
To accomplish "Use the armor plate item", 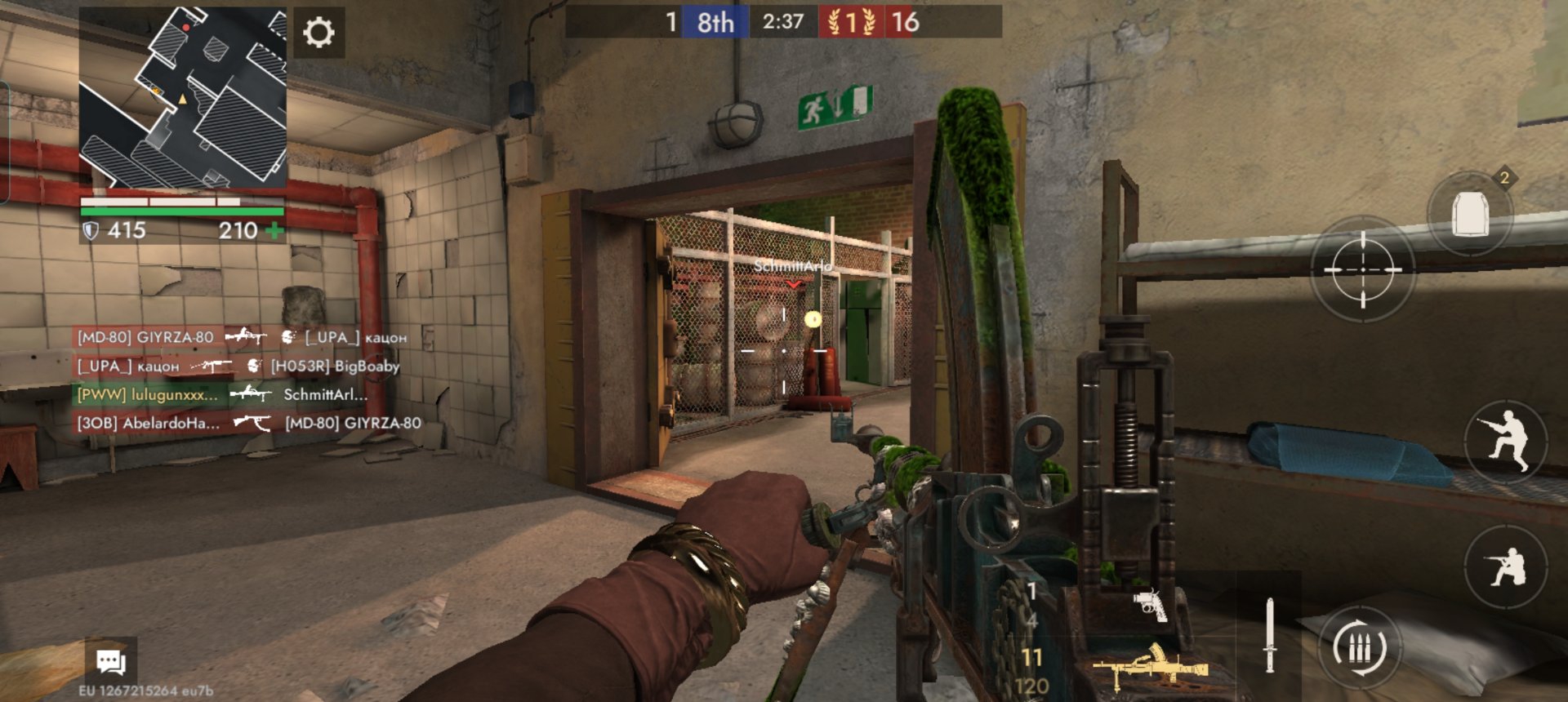I will point(1470,214).
